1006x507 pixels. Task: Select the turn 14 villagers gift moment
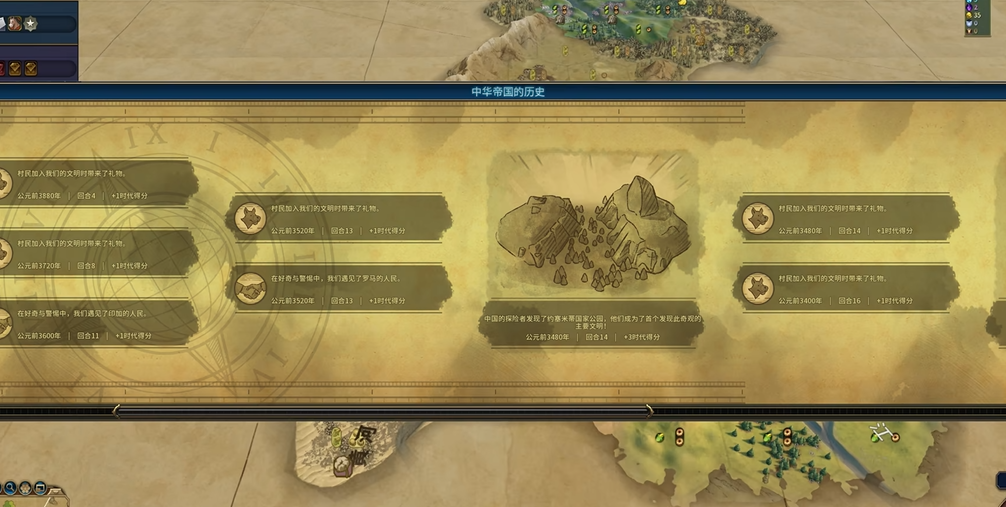846,218
